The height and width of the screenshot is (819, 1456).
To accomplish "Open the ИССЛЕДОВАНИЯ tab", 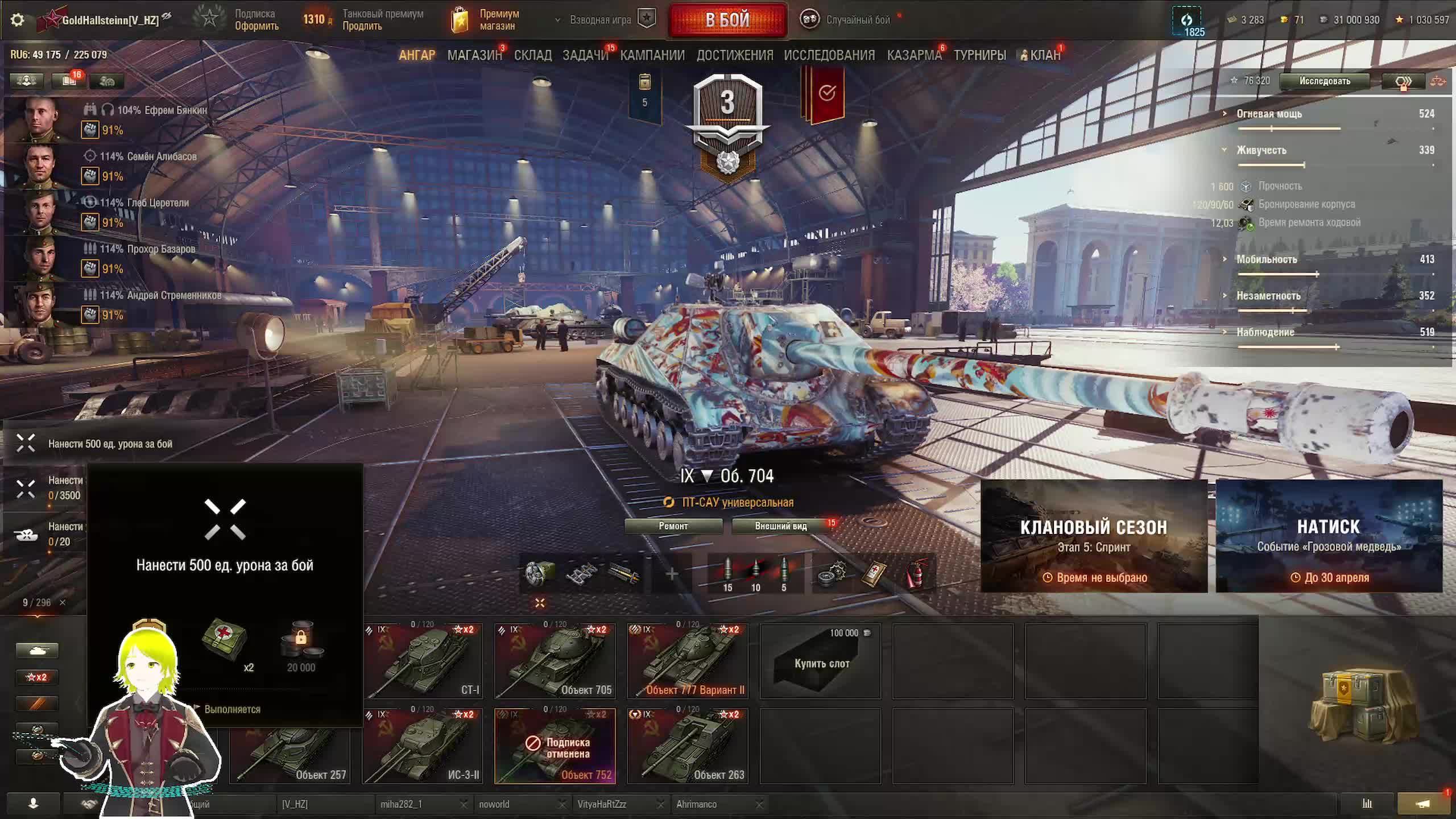I will tap(829, 55).
